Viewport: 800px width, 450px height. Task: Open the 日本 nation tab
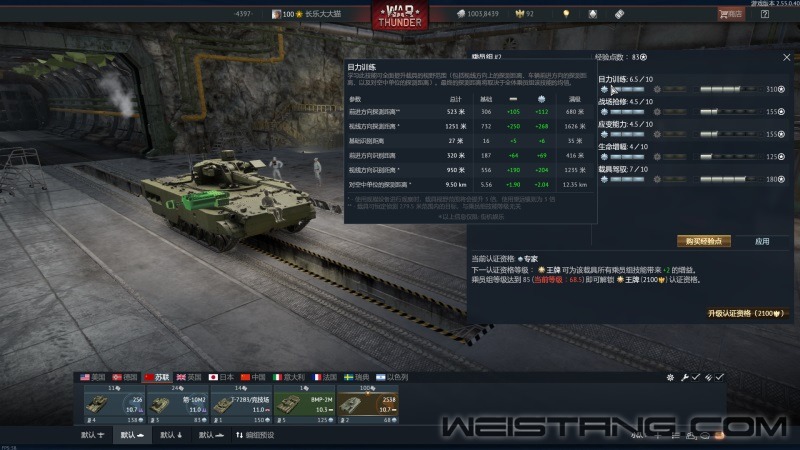(x=220, y=377)
